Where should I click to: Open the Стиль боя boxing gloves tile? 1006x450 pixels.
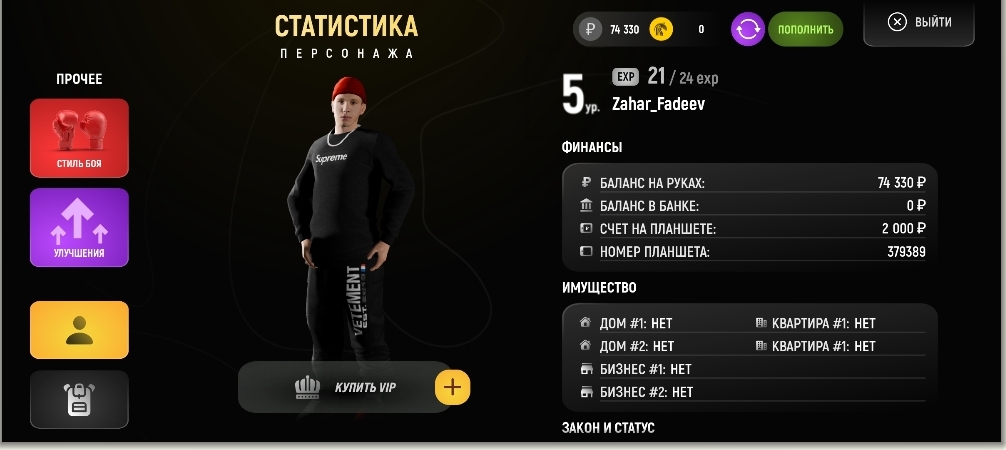79,137
